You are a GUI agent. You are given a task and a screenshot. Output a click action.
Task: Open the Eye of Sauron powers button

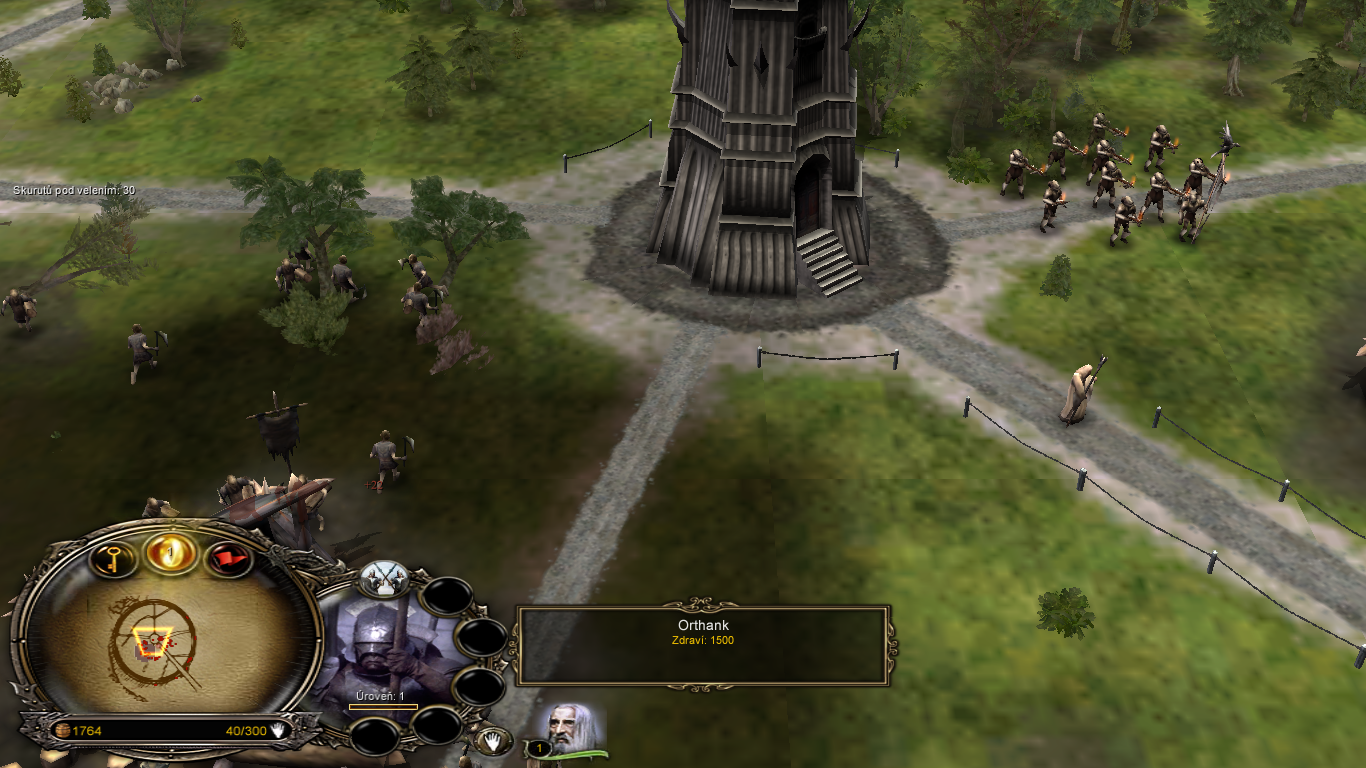[170, 551]
